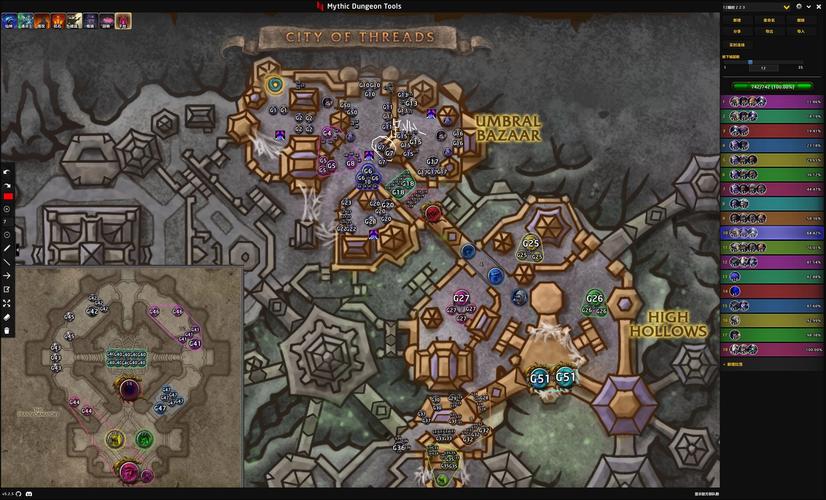The height and width of the screenshot is (500, 826).
Task: Select the green G26 enemy group marker
Action: [x=595, y=298]
